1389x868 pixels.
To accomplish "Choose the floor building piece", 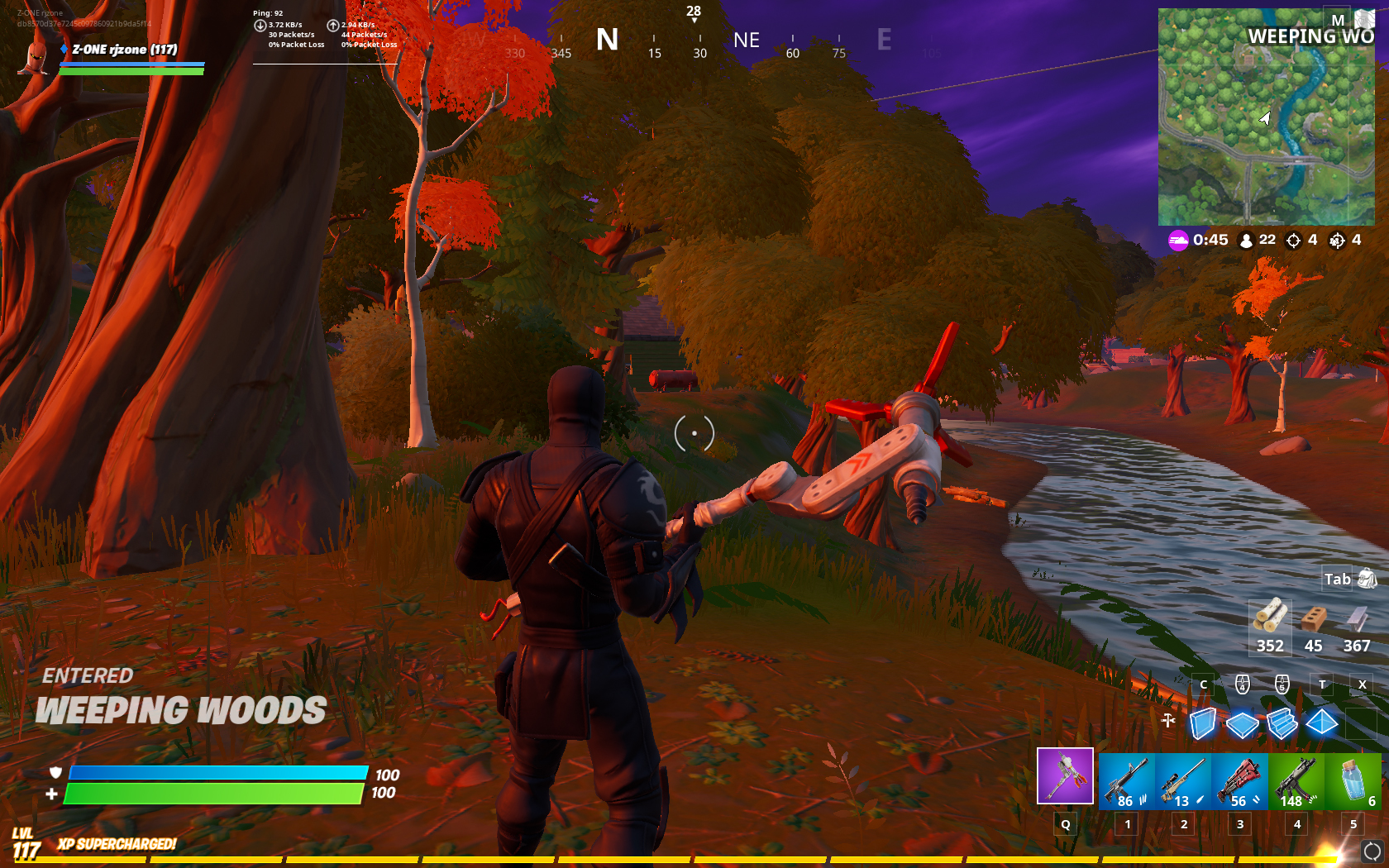I will (x=1242, y=724).
